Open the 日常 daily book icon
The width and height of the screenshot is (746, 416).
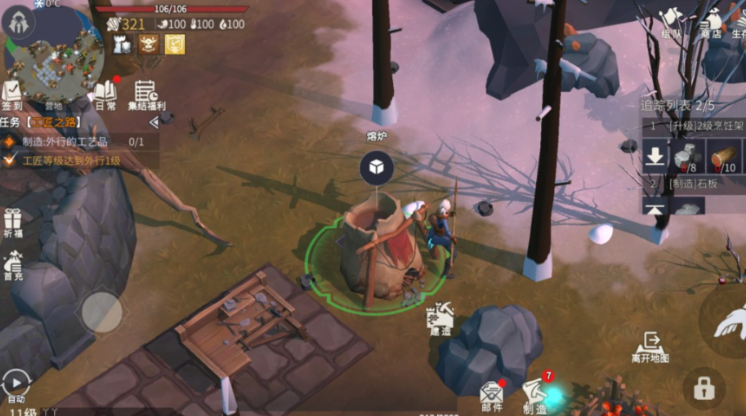tap(105, 95)
